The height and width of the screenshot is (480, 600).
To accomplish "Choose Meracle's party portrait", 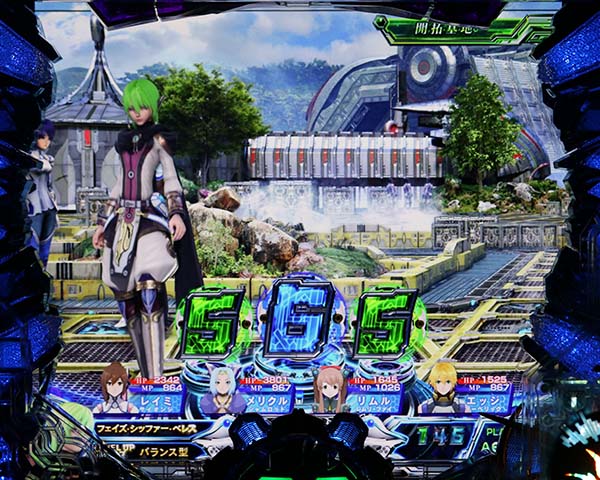I will (x=223, y=388).
